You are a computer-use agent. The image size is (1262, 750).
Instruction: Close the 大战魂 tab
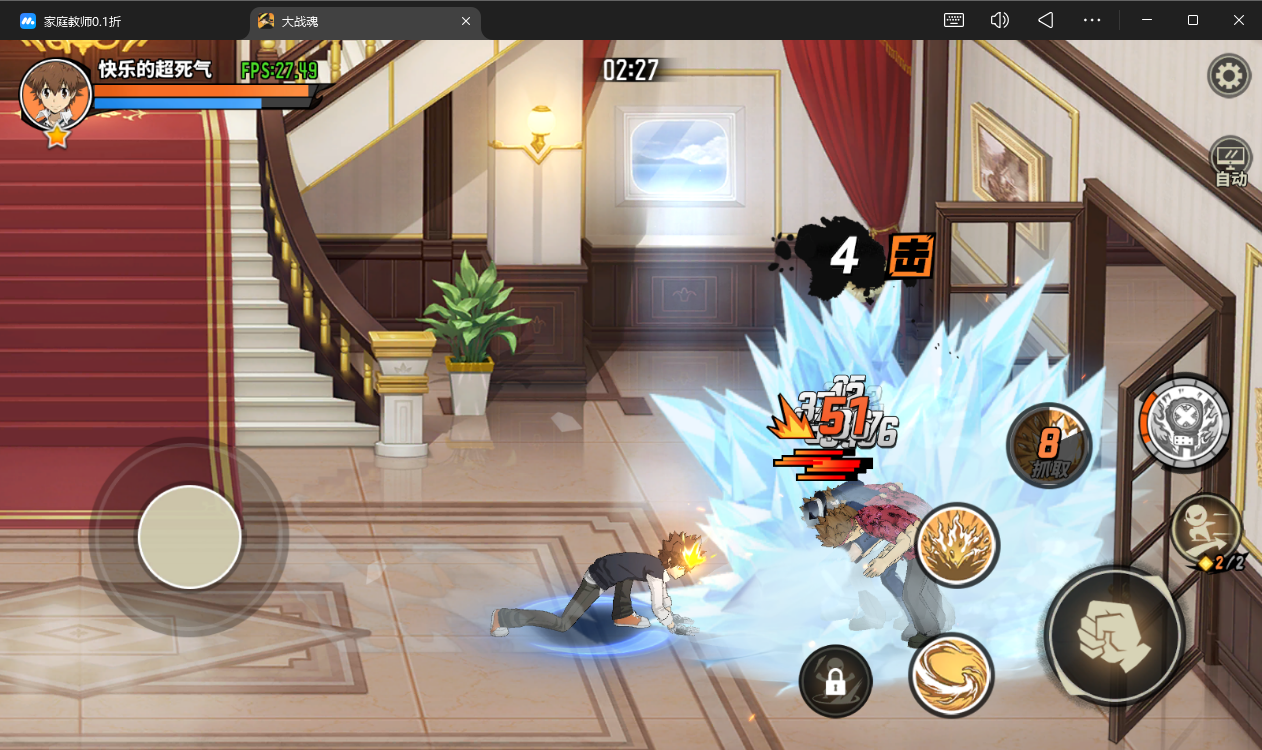click(x=466, y=21)
